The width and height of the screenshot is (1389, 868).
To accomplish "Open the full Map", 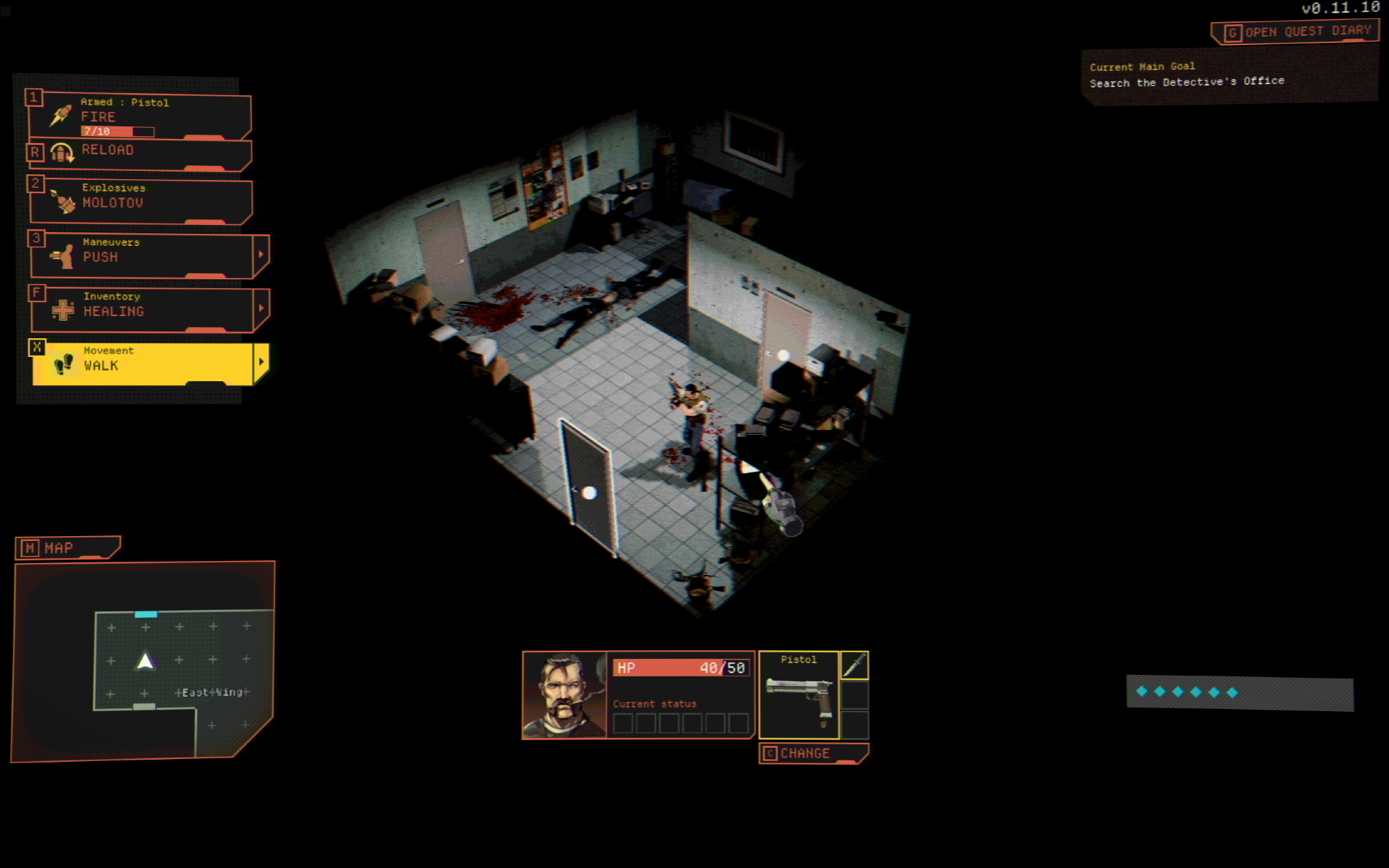I will (x=67, y=548).
